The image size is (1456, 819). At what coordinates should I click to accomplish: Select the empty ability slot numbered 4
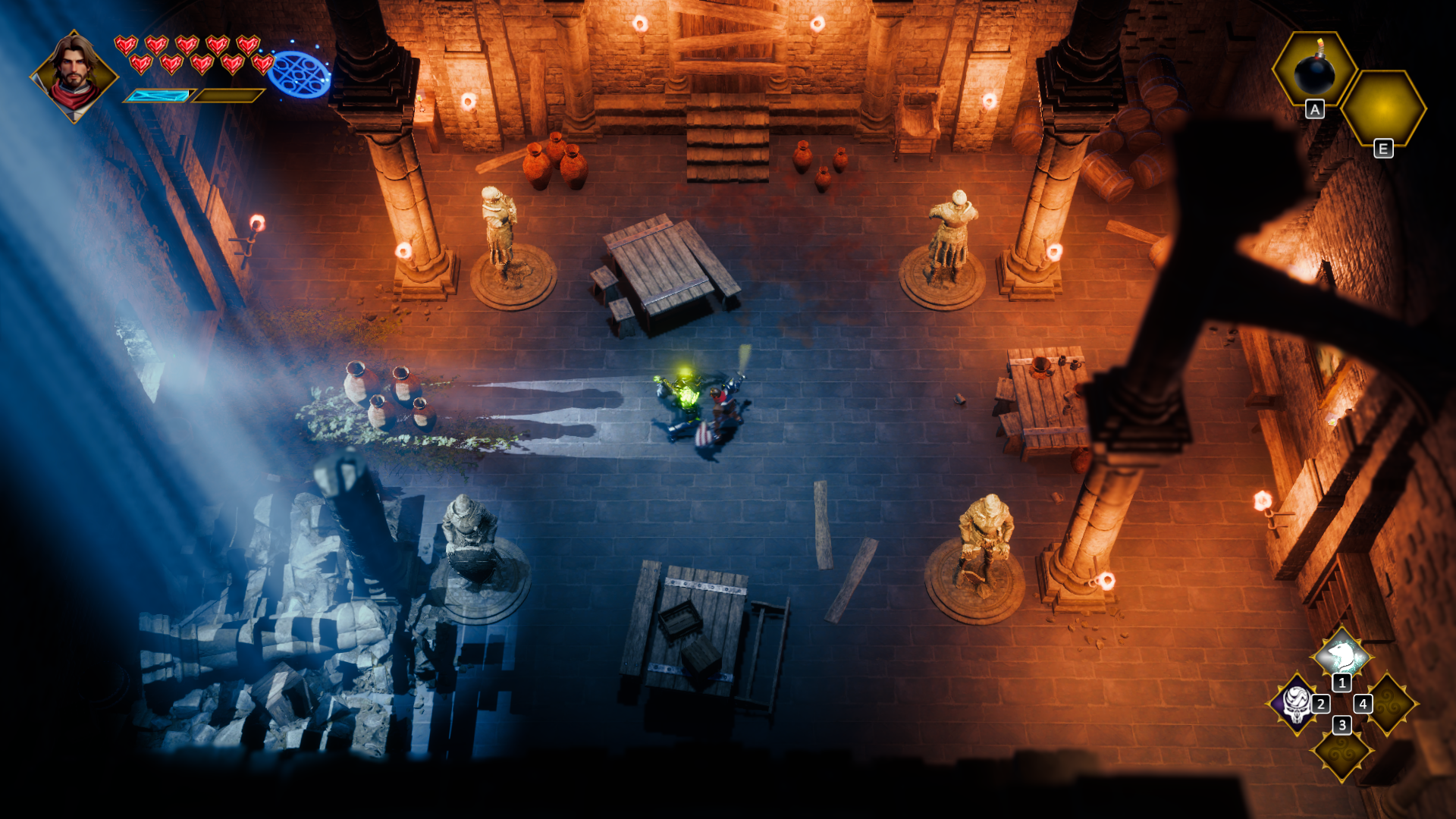click(x=1389, y=704)
